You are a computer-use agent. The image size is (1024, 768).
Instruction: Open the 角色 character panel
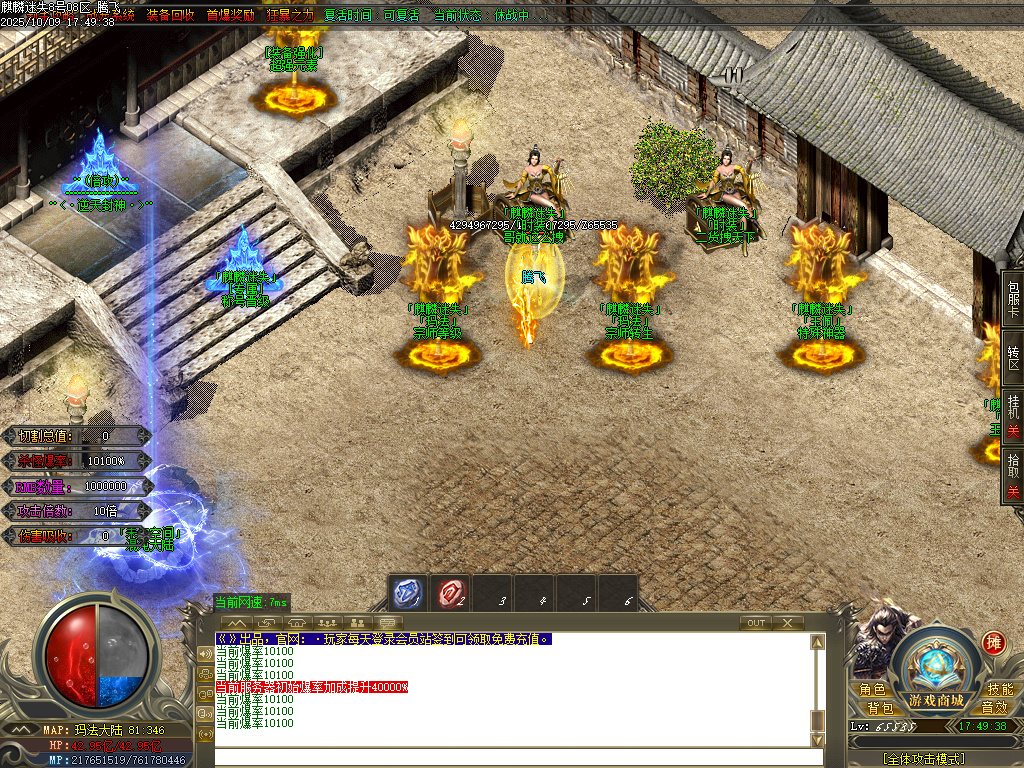point(872,690)
